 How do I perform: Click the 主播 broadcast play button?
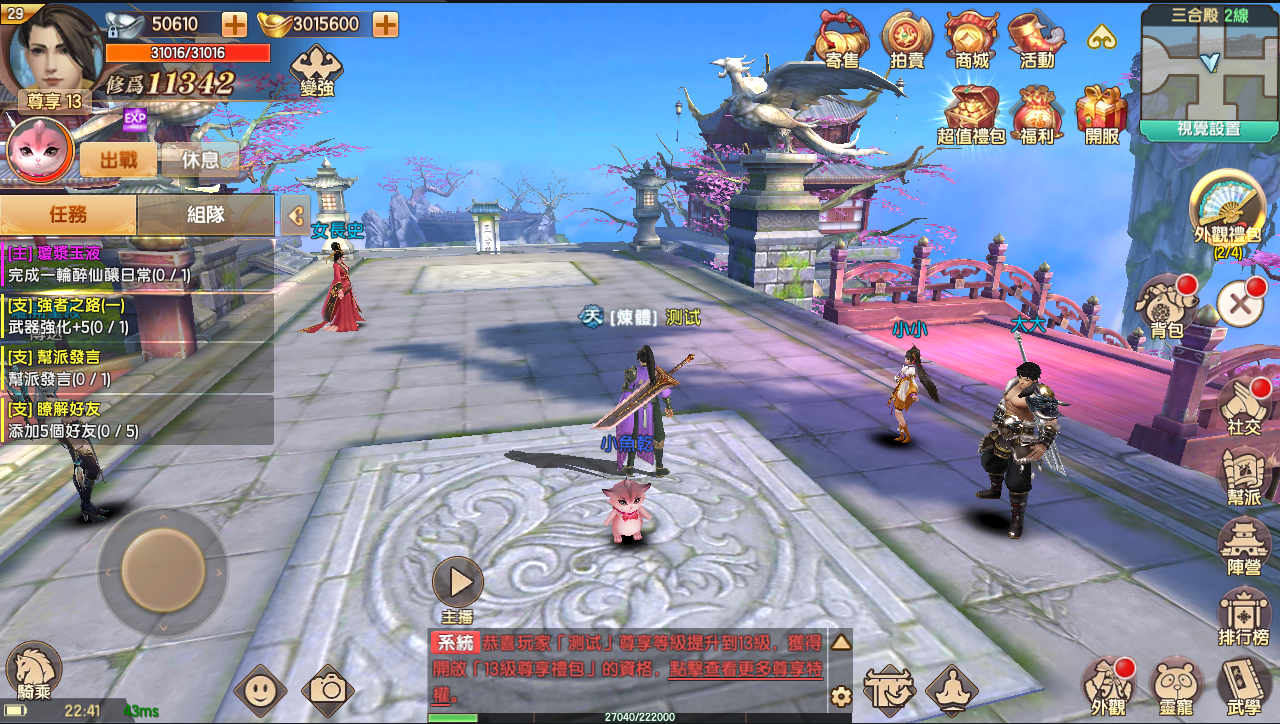458,583
